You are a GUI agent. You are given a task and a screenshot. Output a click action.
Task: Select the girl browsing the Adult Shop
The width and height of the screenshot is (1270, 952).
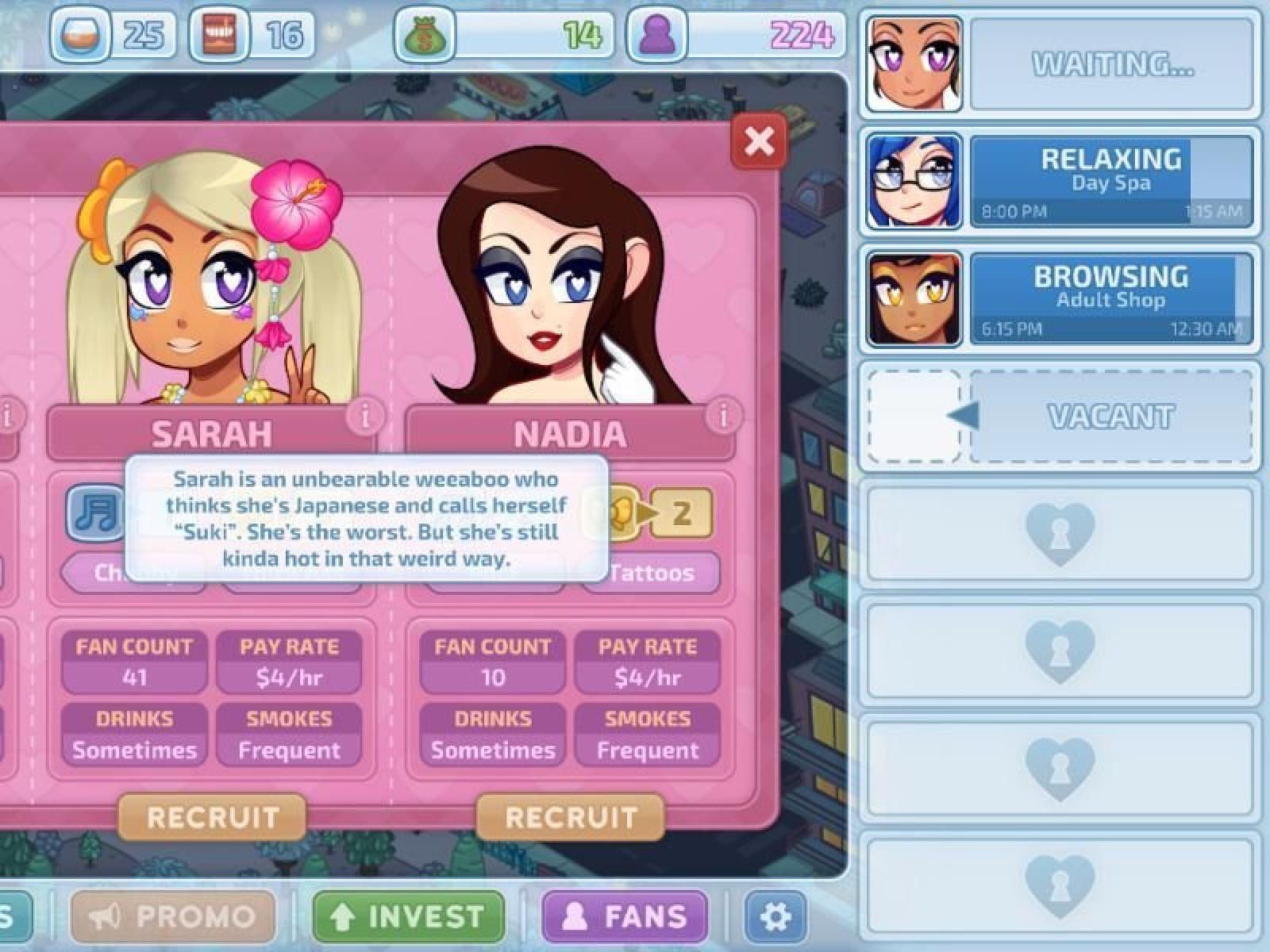tap(1060, 300)
